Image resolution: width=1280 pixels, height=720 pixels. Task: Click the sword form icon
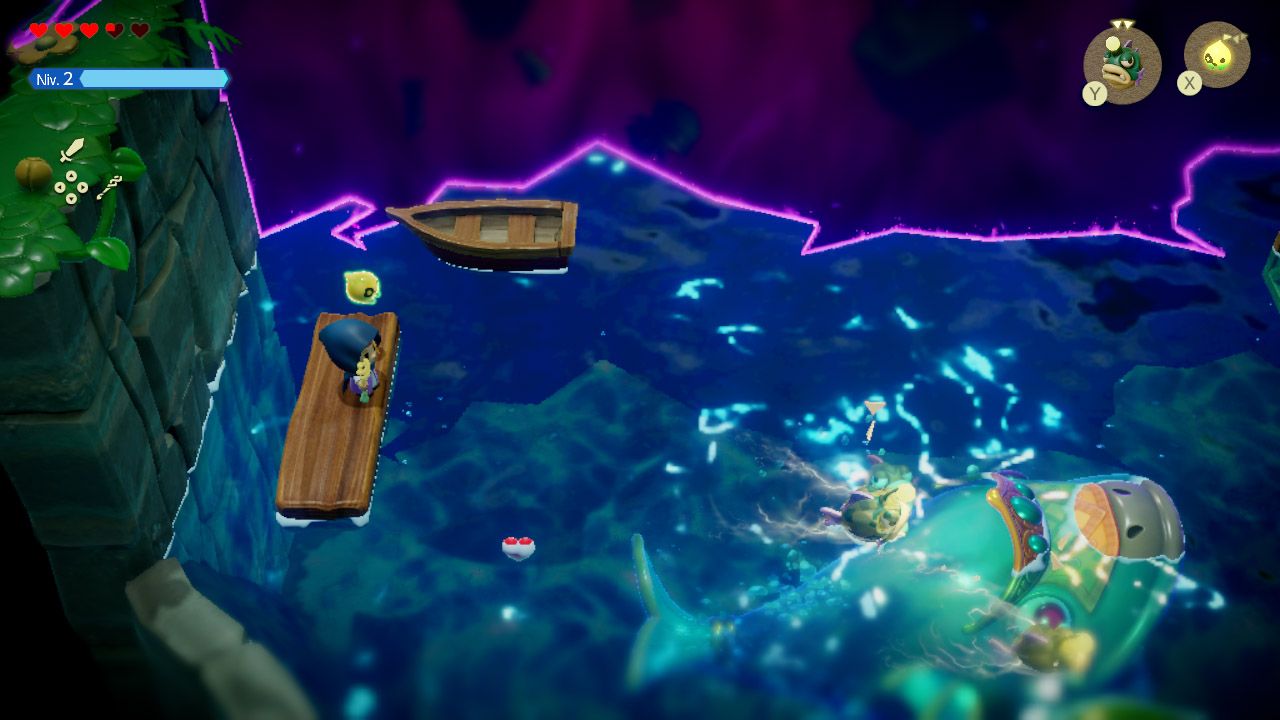tap(72, 150)
